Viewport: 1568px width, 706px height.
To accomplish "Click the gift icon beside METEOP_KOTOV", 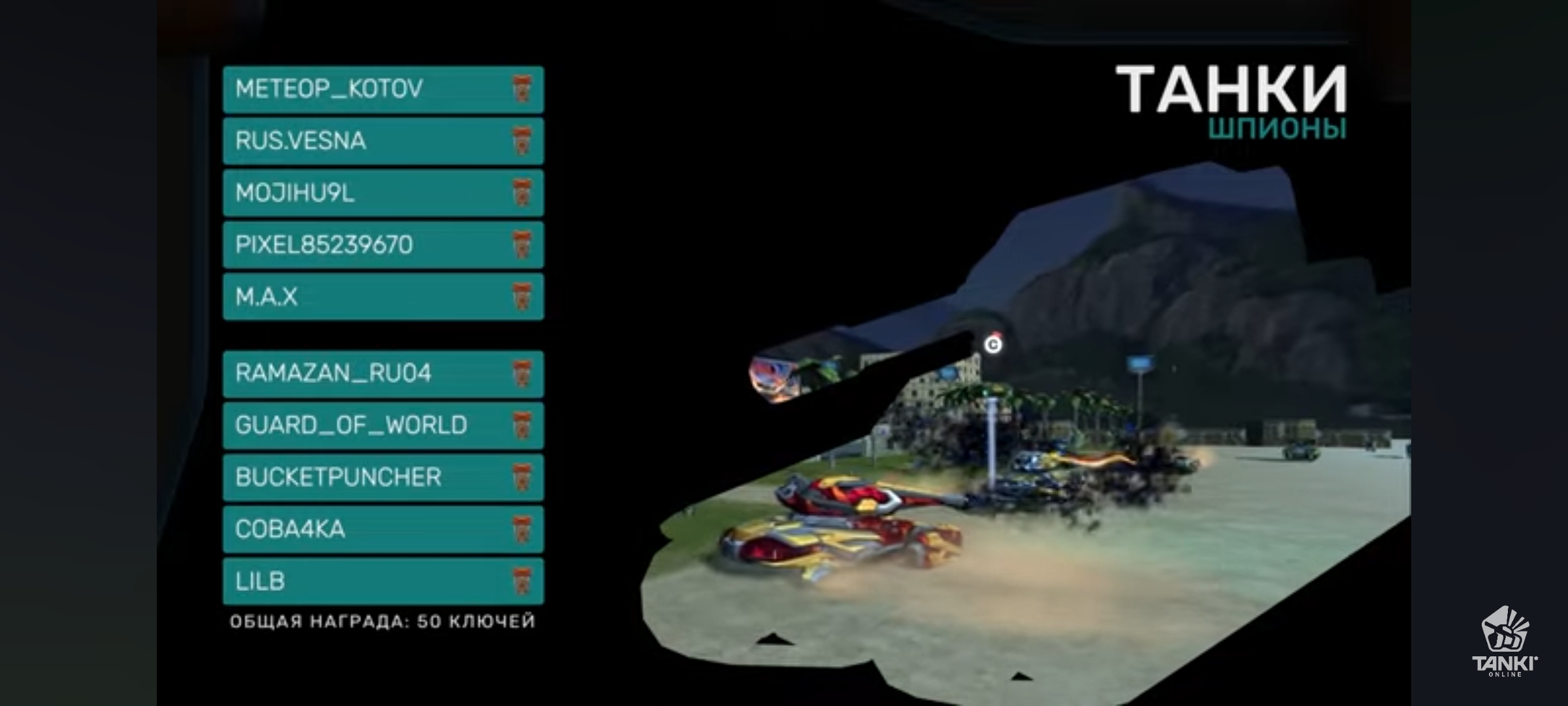I will [x=523, y=88].
